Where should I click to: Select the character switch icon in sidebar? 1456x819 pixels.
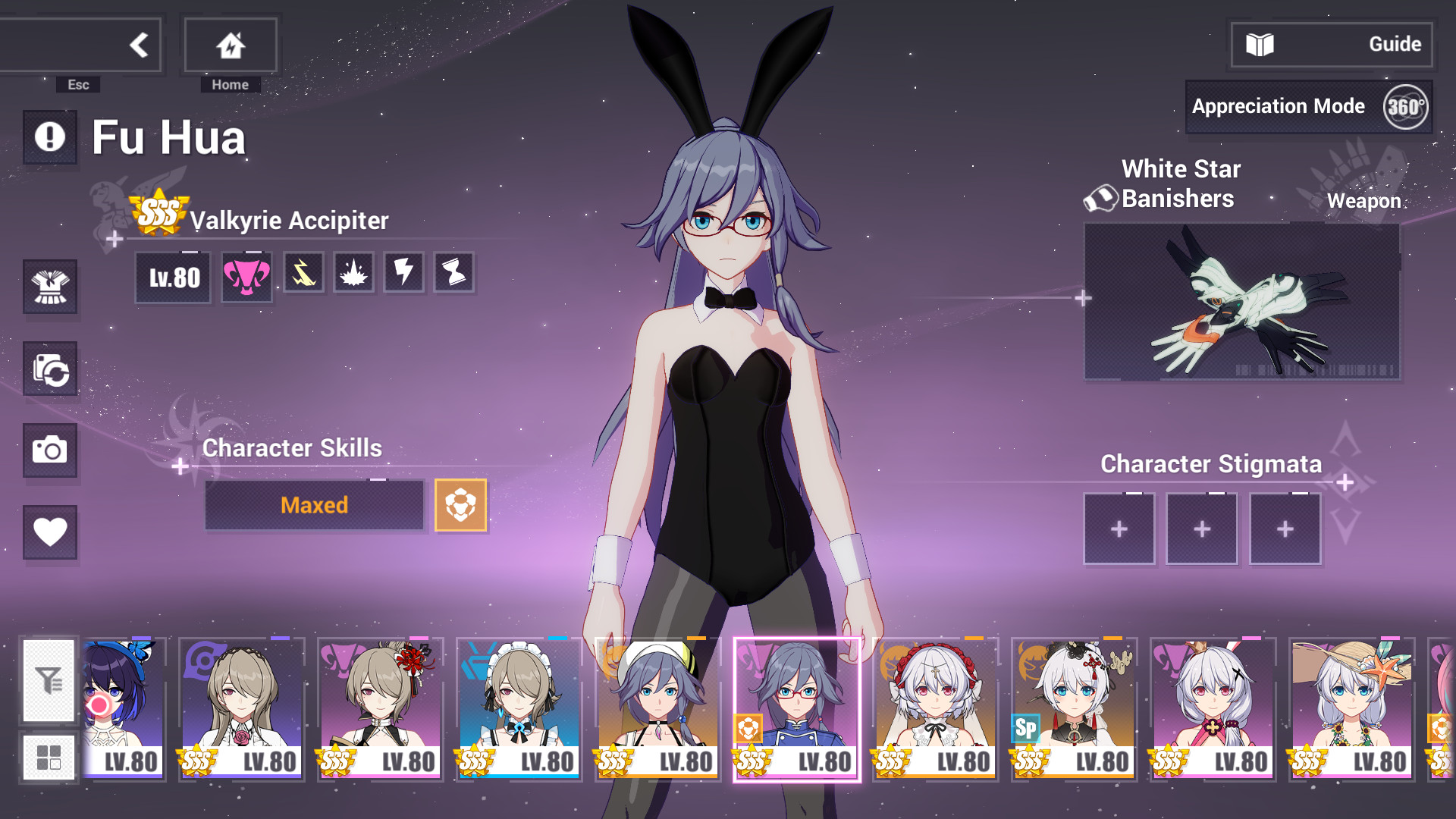[x=49, y=369]
